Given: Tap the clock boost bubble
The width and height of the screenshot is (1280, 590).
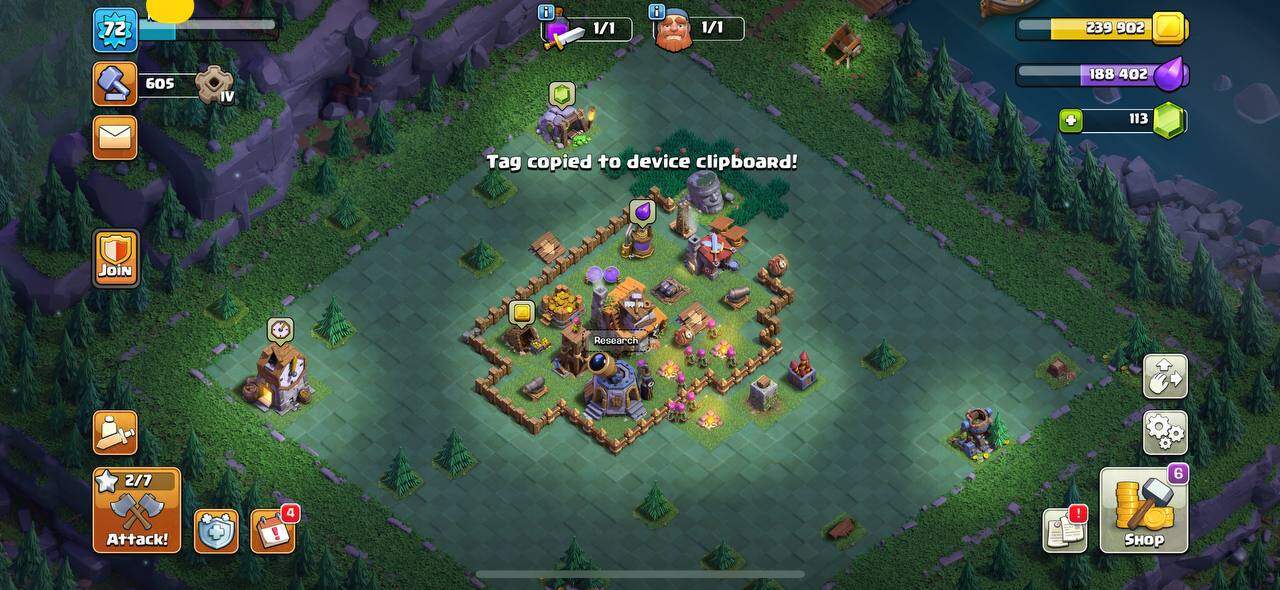Looking at the screenshot, I should click(x=280, y=330).
